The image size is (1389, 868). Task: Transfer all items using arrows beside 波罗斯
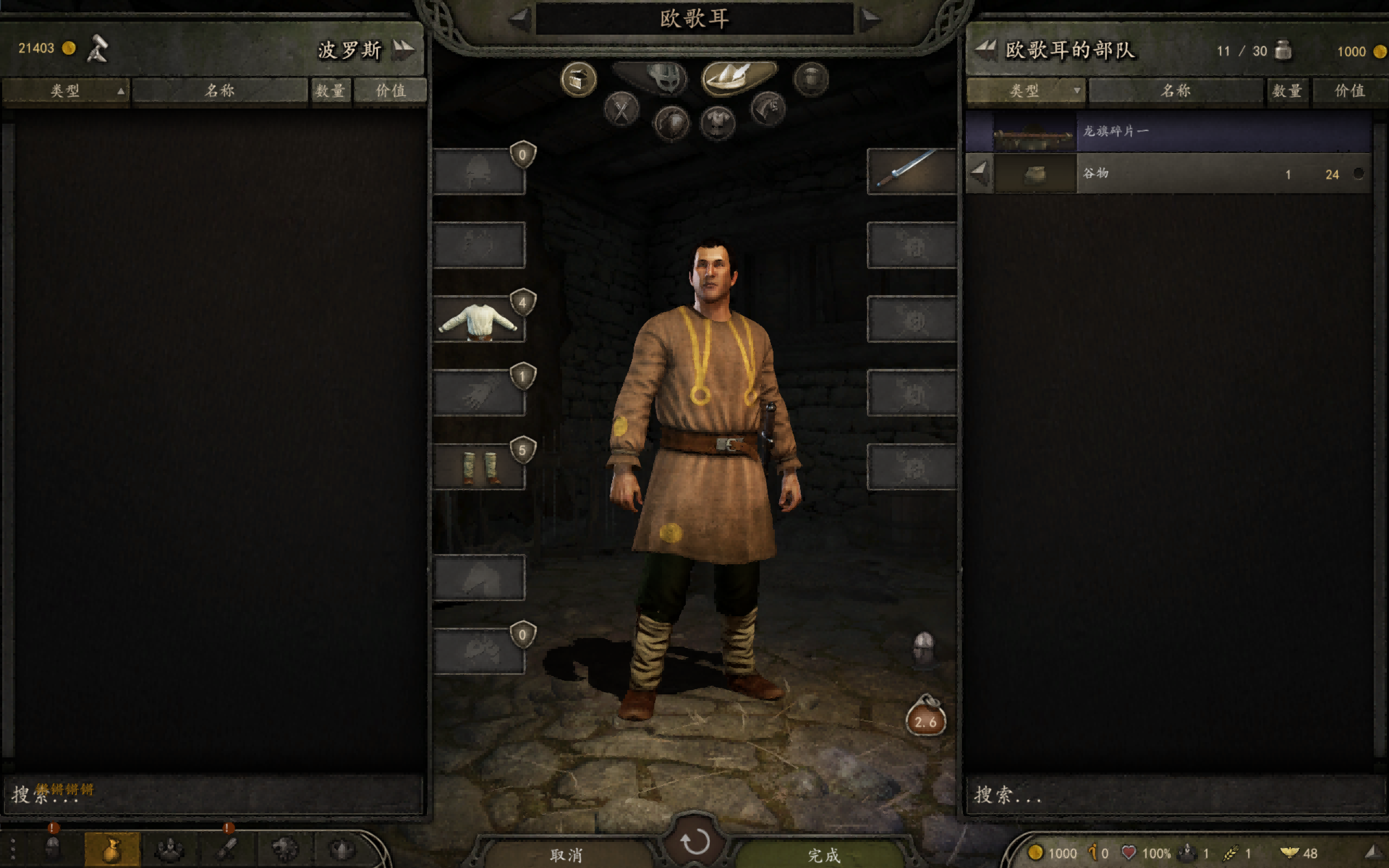[x=404, y=49]
